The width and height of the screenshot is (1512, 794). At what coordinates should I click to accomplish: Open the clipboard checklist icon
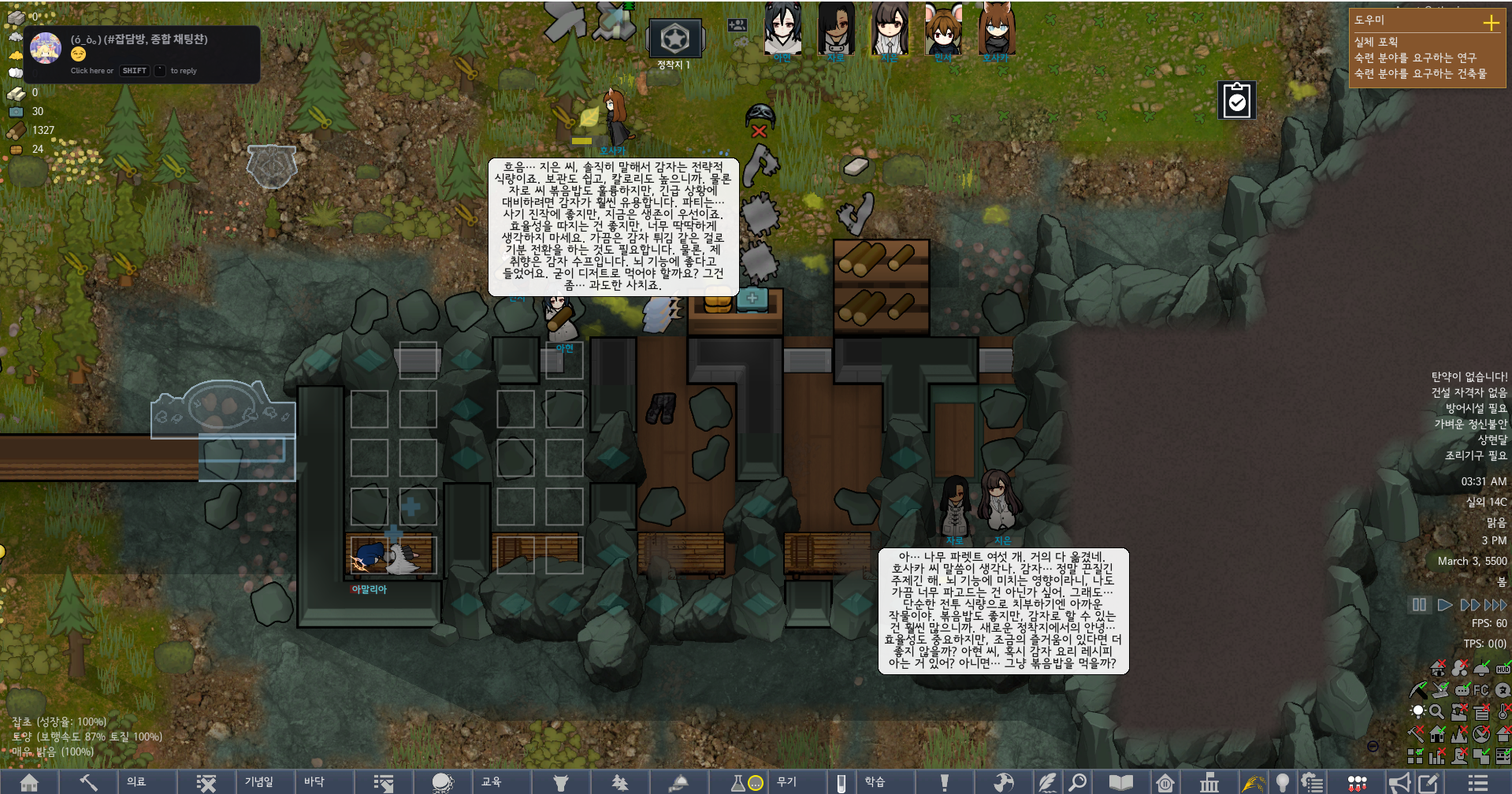[1237, 101]
